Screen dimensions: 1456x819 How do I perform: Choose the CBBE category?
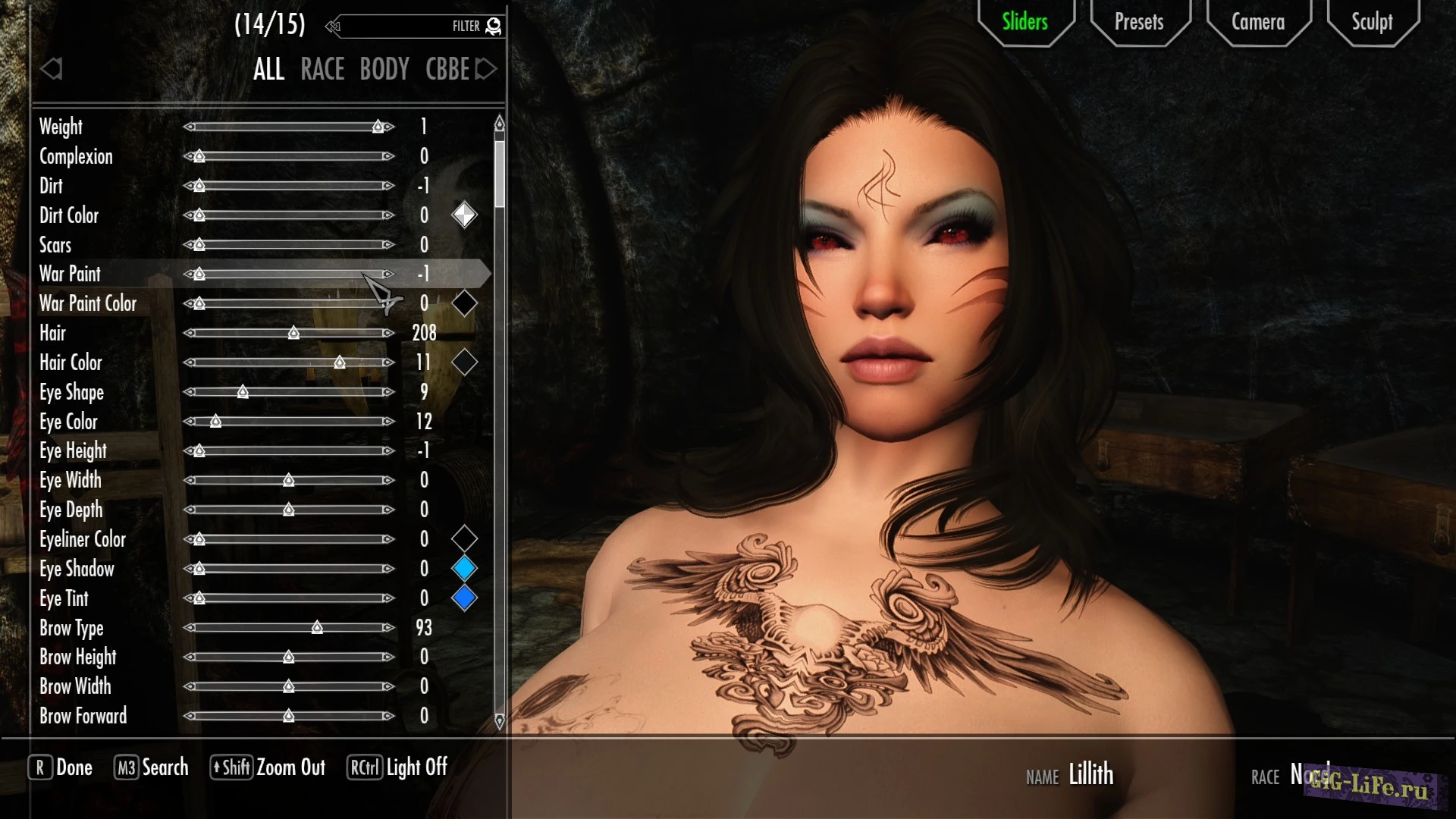coord(447,69)
